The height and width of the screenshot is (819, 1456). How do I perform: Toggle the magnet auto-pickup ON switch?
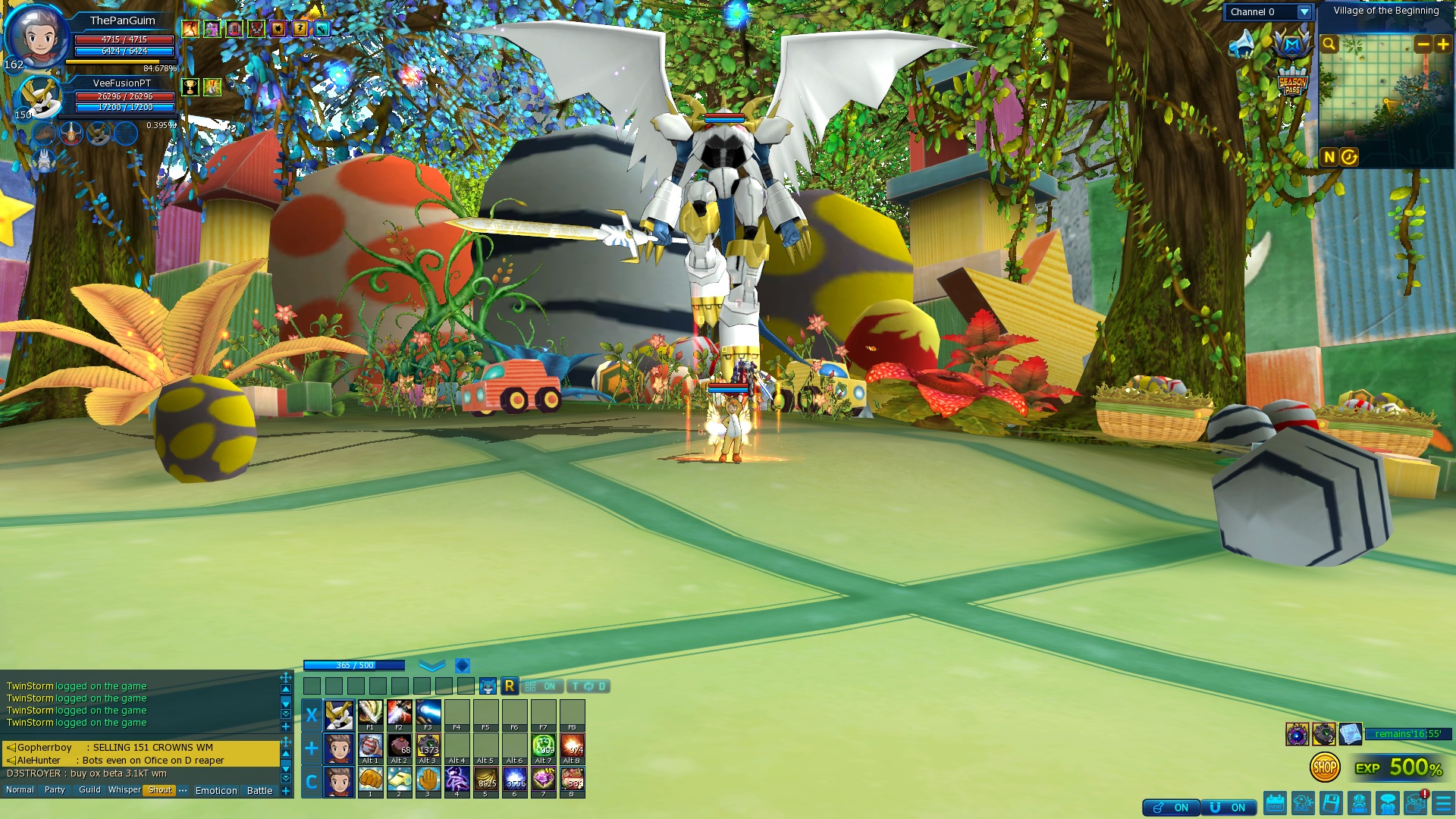[1228, 808]
